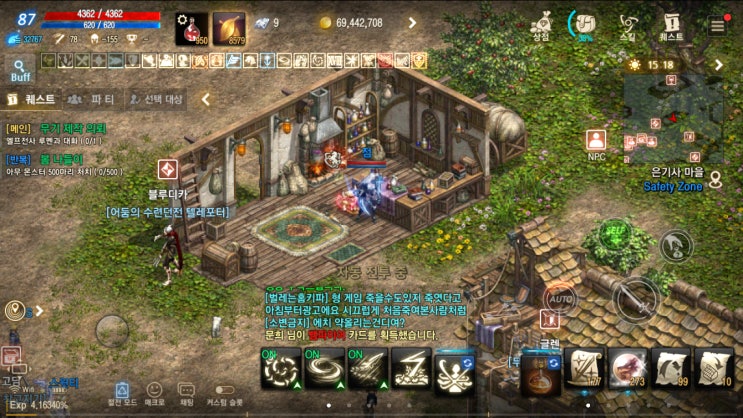Tap the NPC list button
The width and height of the screenshot is (743, 418).
tap(597, 142)
